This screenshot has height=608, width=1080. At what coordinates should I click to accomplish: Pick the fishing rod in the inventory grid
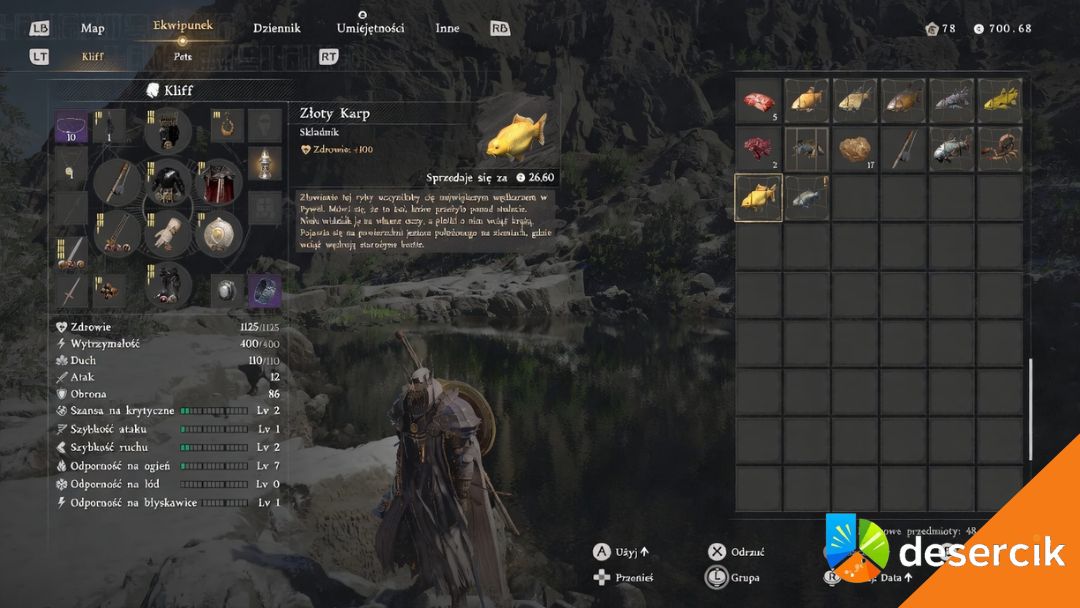pos(903,149)
